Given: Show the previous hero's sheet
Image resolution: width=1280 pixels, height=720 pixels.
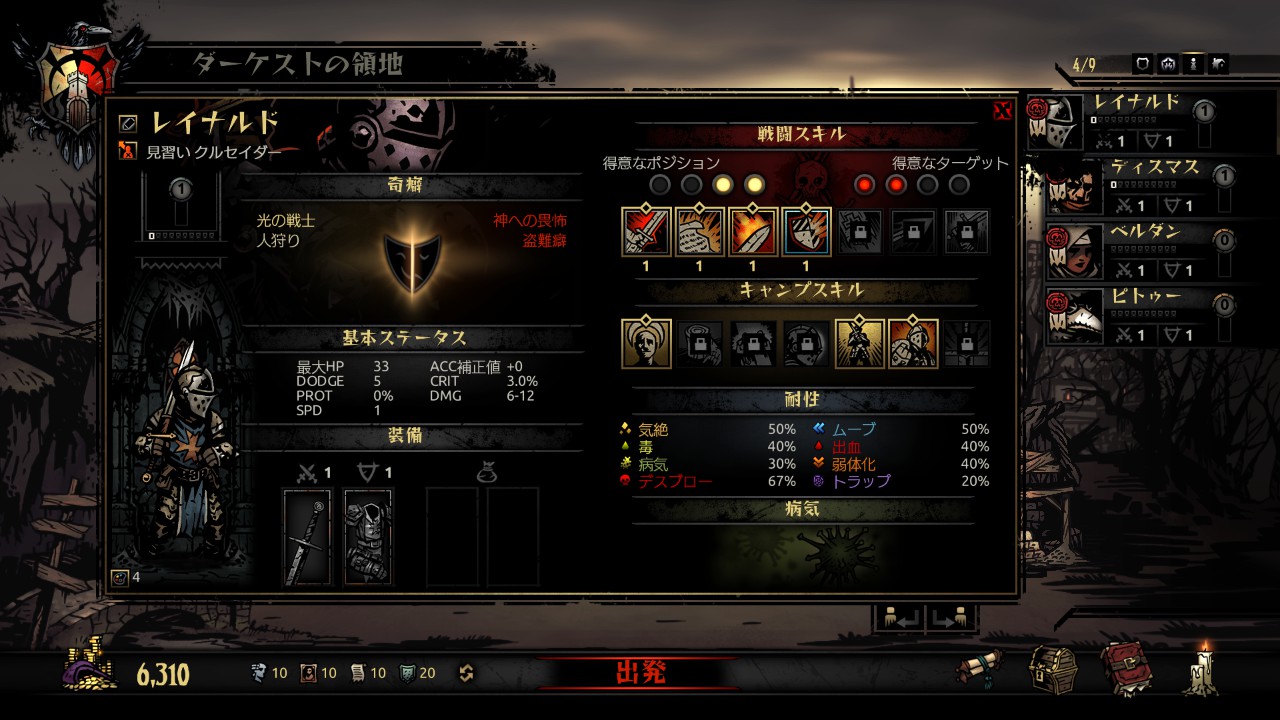Looking at the screenshot, I should pyautogui.click(x=898, y=618).
